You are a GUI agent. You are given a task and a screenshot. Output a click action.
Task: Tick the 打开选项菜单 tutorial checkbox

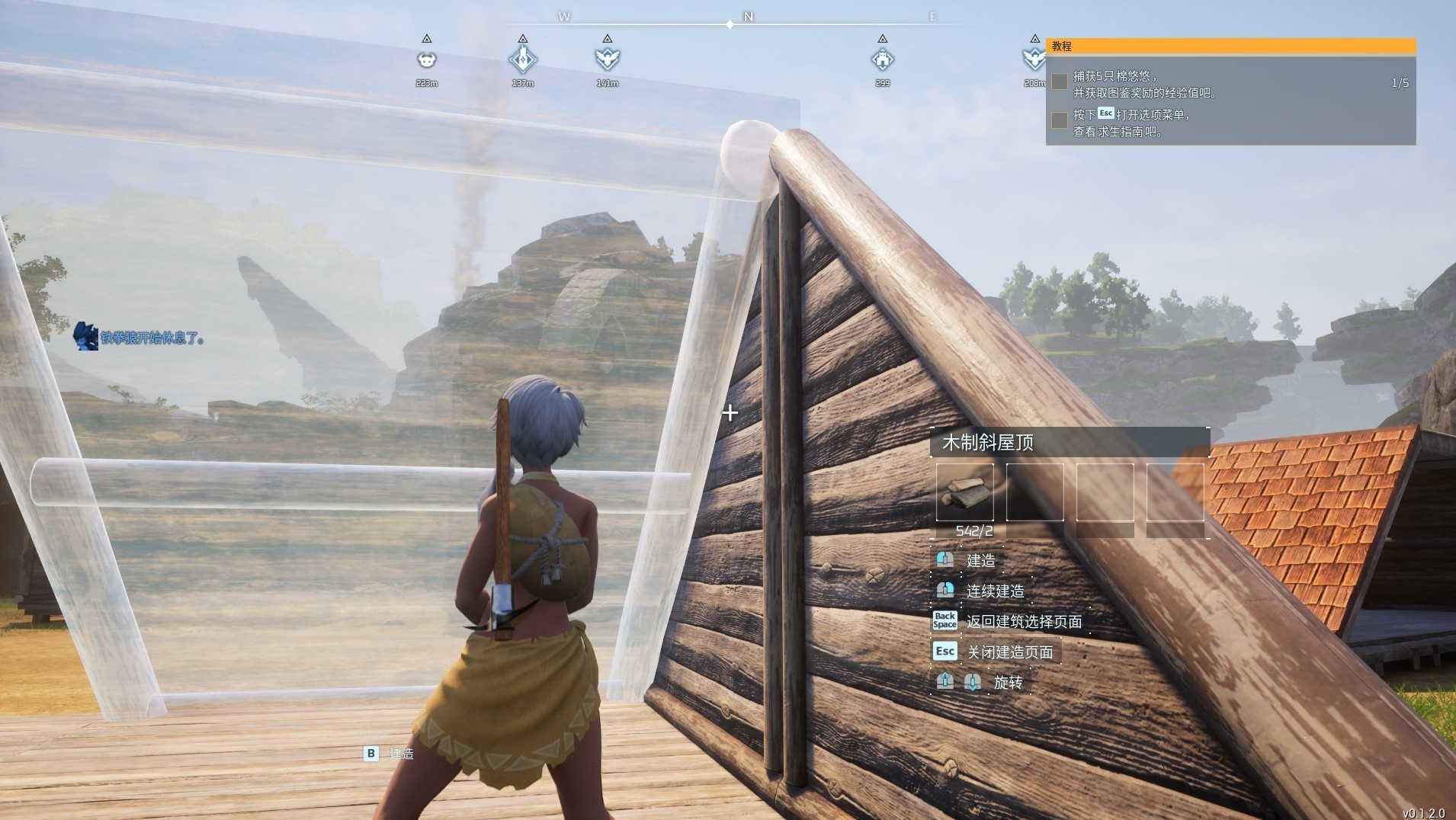(1060, 120)
